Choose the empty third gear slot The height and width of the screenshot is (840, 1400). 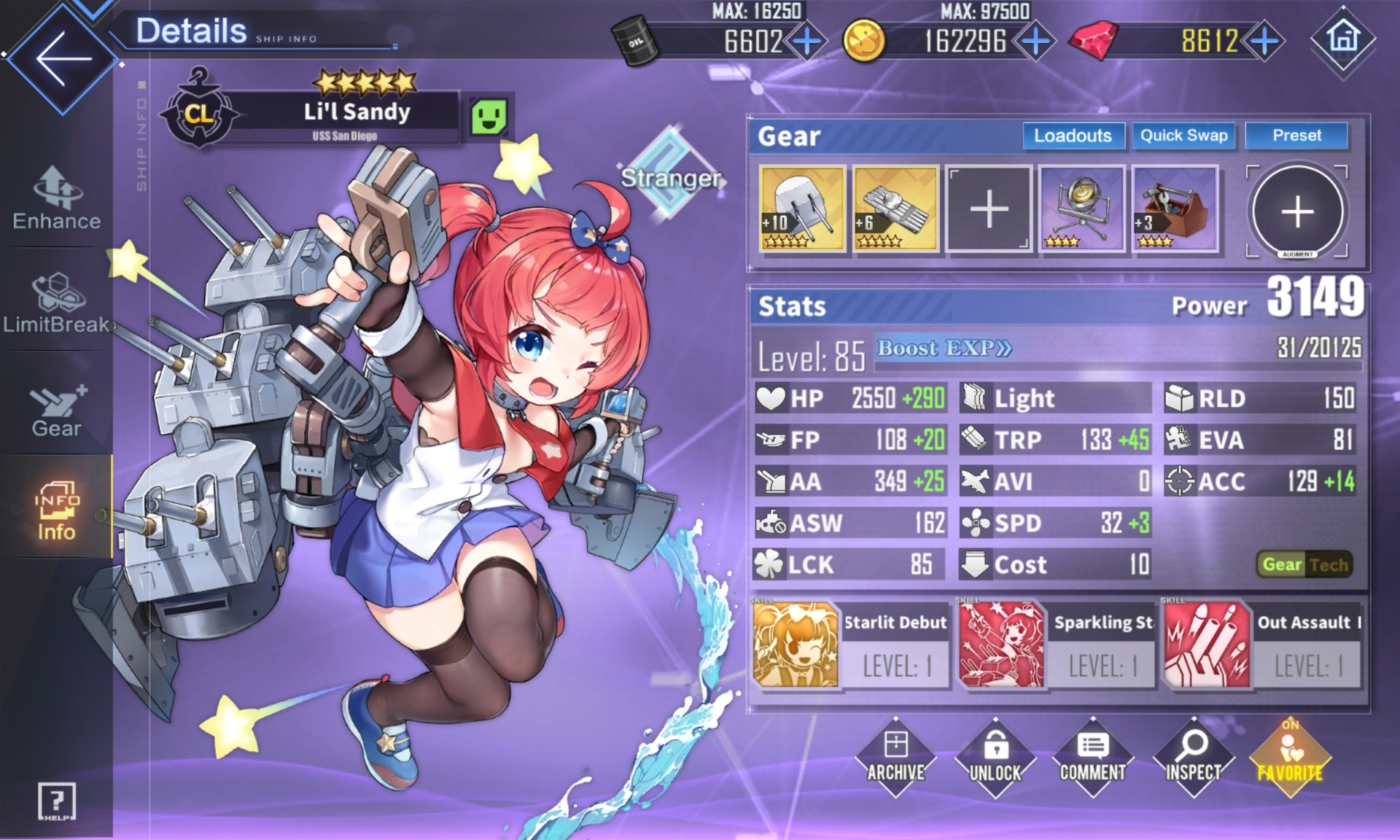[989, 209]
